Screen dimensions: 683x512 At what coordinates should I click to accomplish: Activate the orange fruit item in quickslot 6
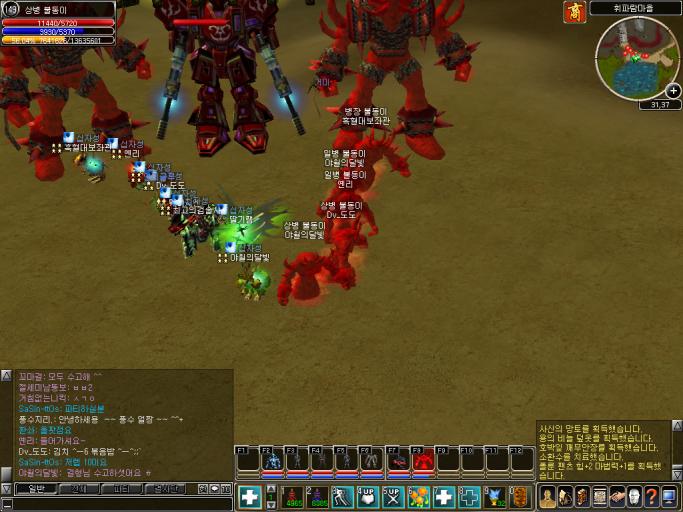419,497
